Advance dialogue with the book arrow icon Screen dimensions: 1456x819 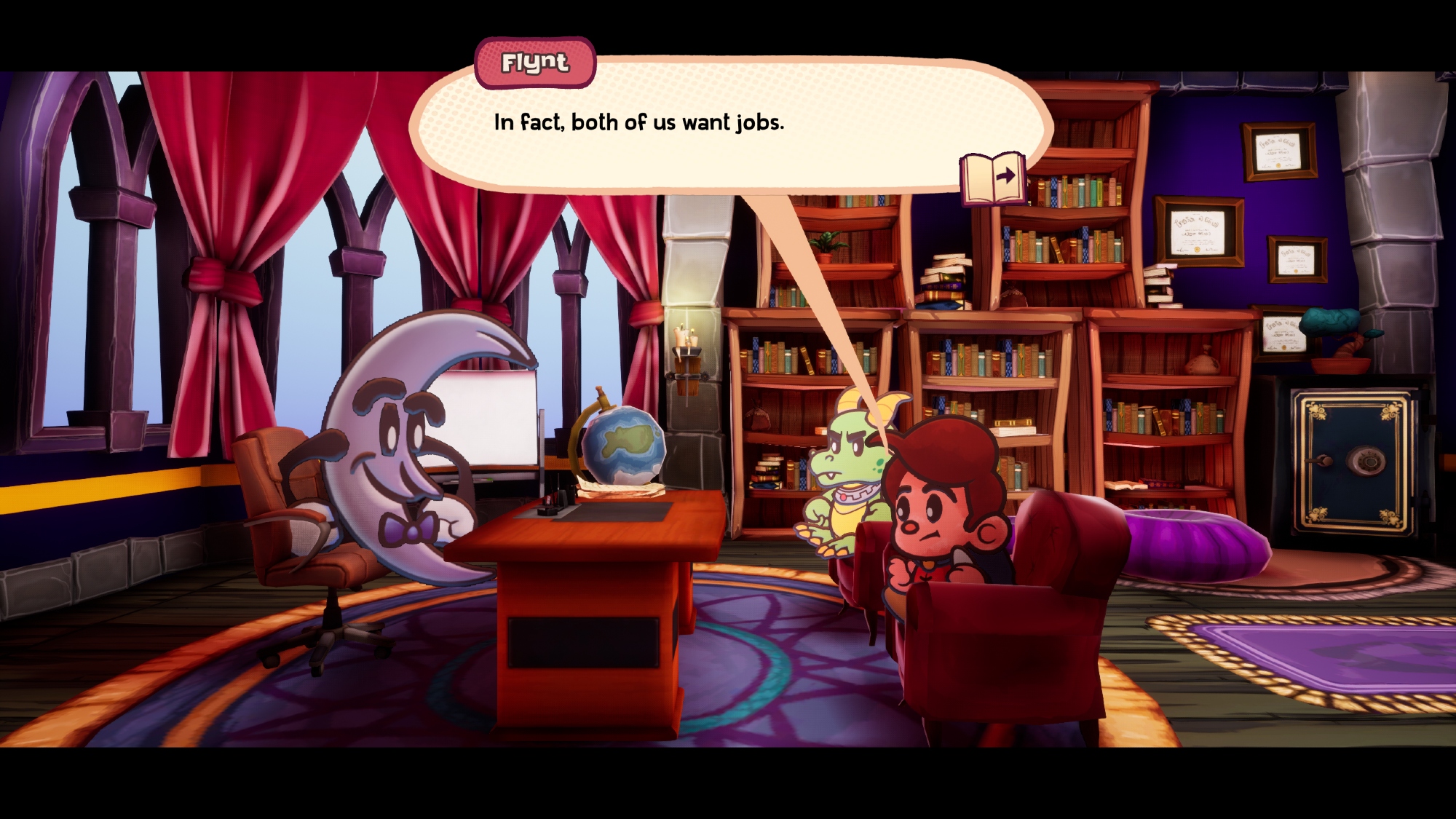993,178
